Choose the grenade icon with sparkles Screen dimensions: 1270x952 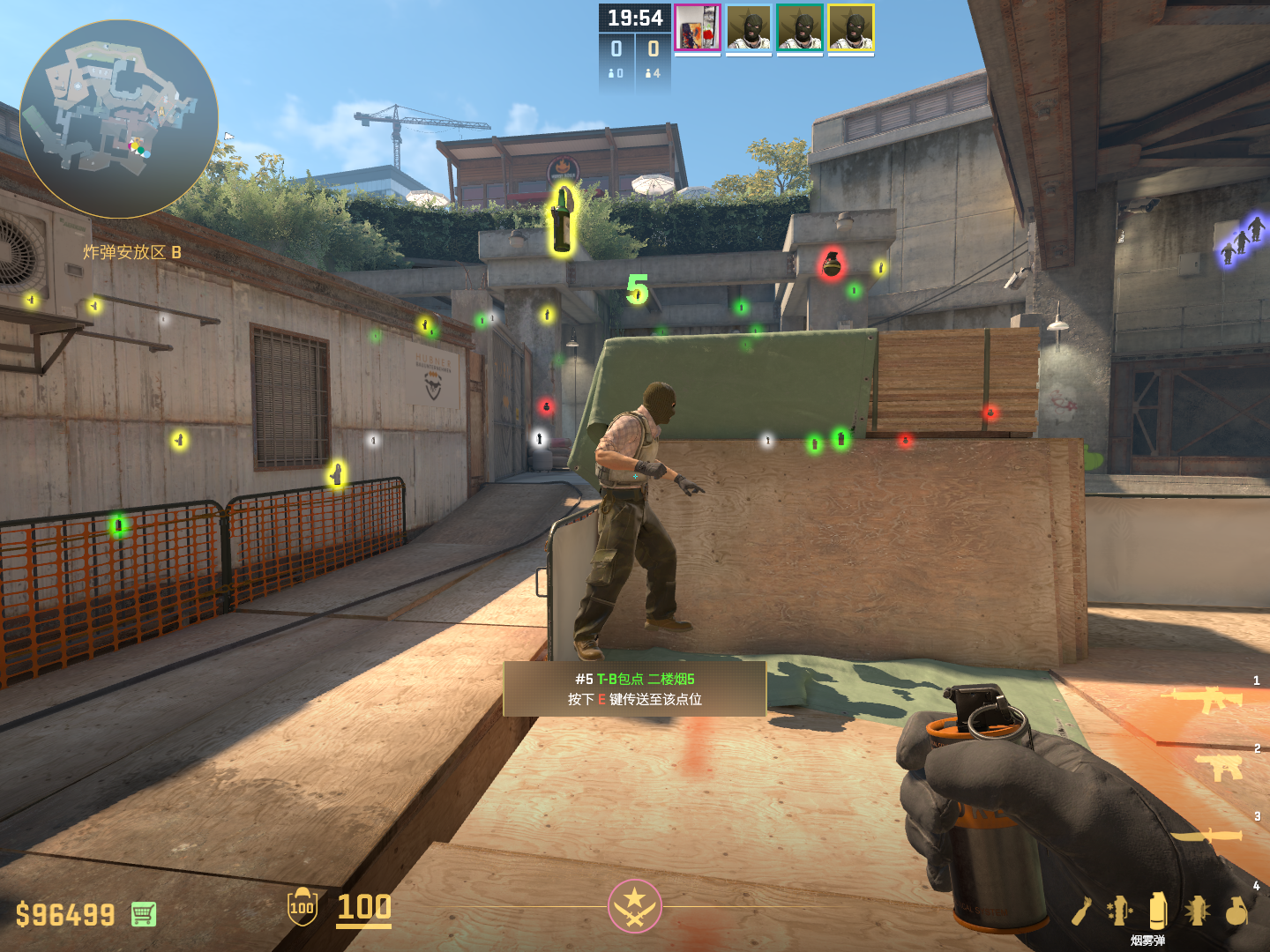[x=1119, y=911]
